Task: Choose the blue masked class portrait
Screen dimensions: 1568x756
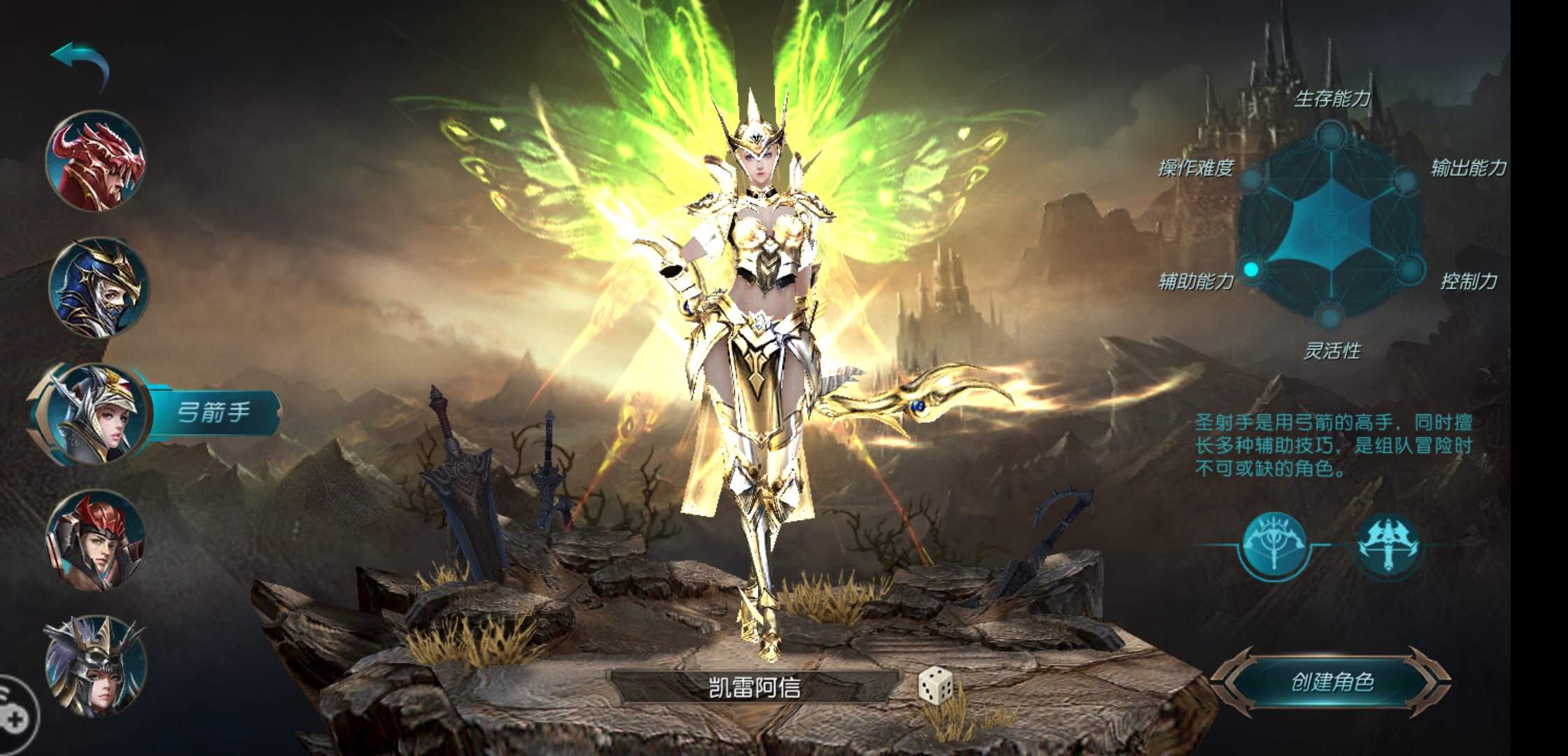Action: 98,288
